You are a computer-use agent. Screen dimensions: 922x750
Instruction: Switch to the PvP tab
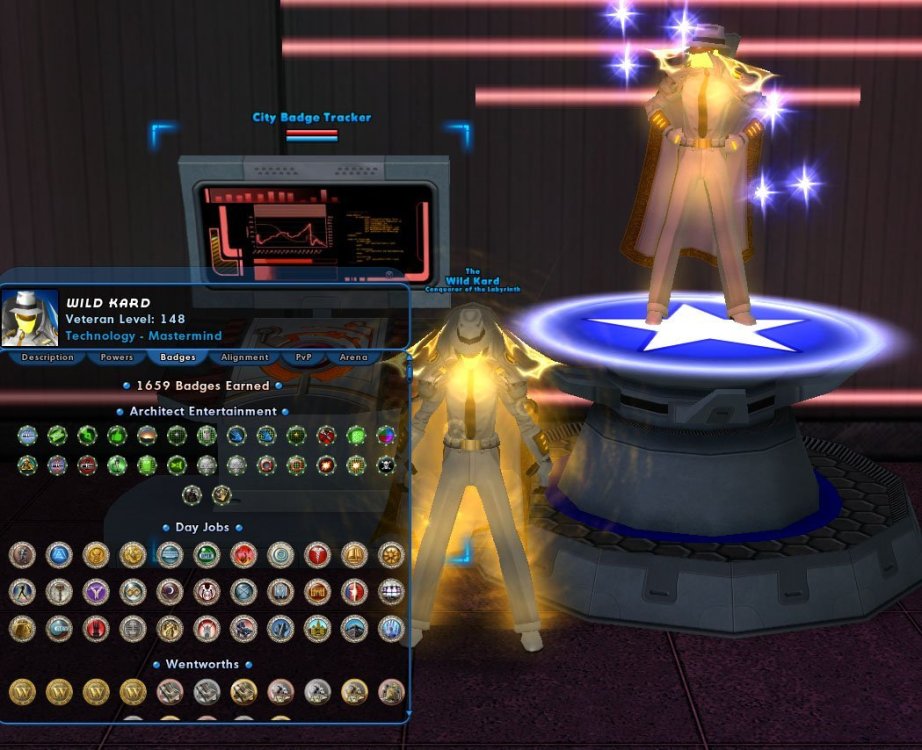click(303, 357)
